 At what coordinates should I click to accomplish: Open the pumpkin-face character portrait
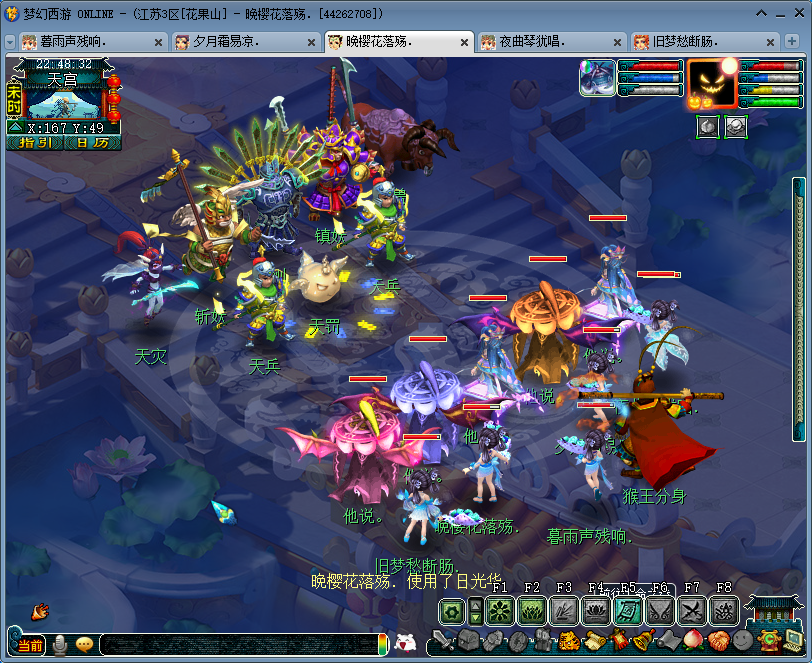click(712, 84)
